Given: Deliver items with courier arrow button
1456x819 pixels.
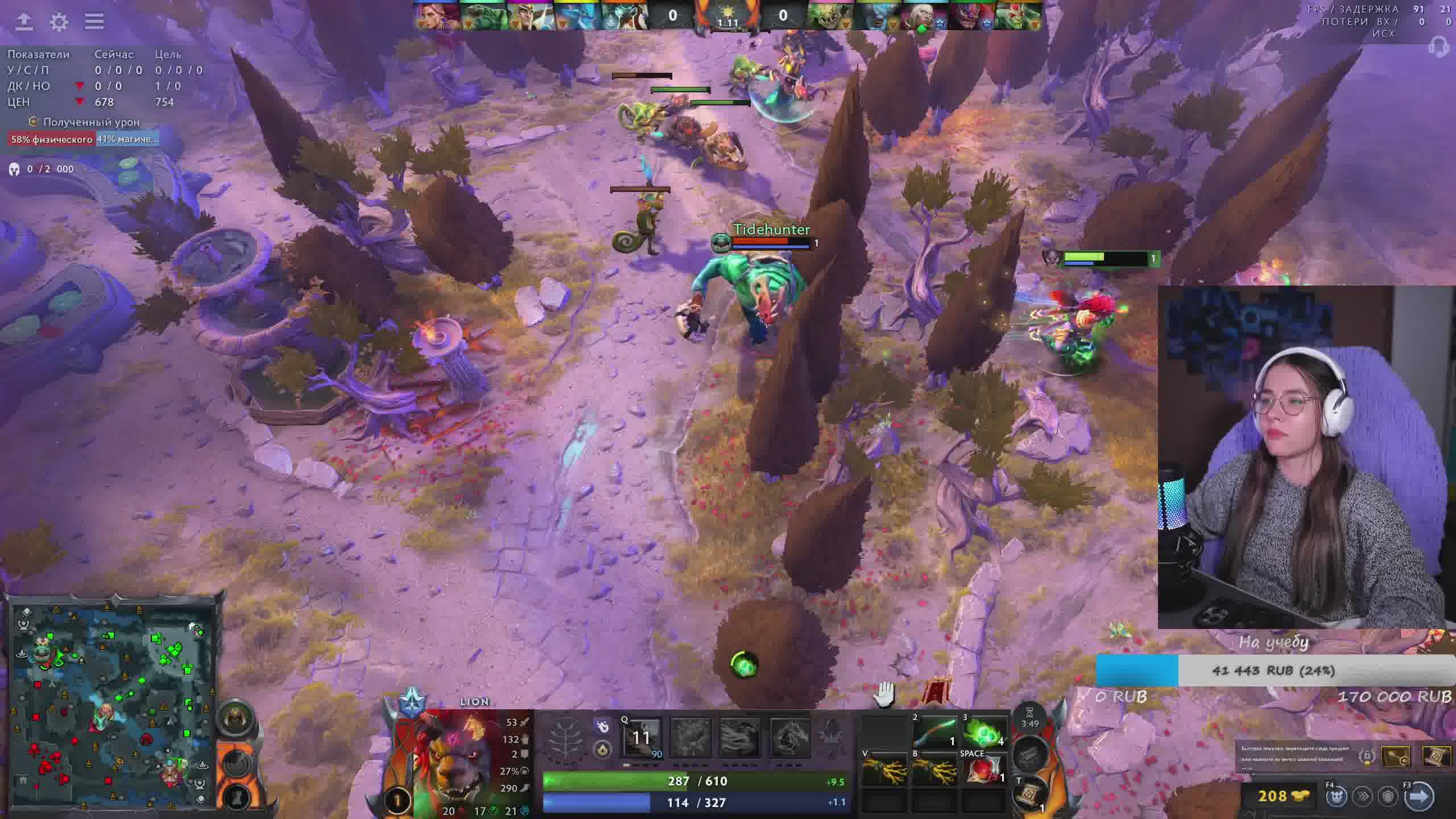Looking at the screenshot, I should 1418,796.
